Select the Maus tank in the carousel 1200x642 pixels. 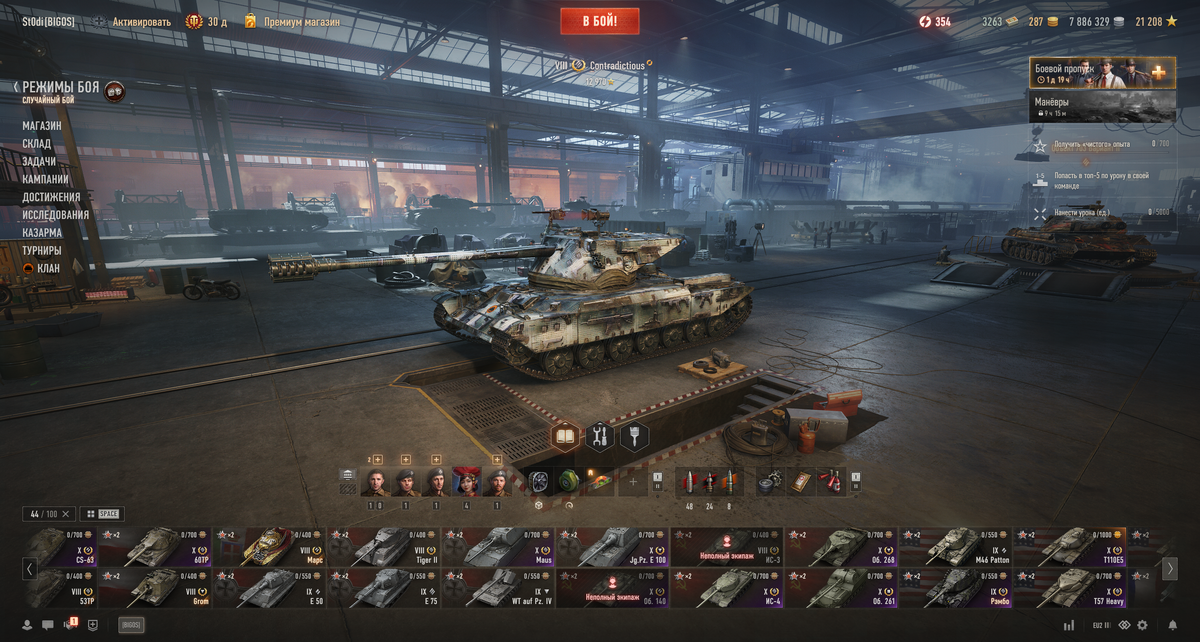(x=498, y=547)
